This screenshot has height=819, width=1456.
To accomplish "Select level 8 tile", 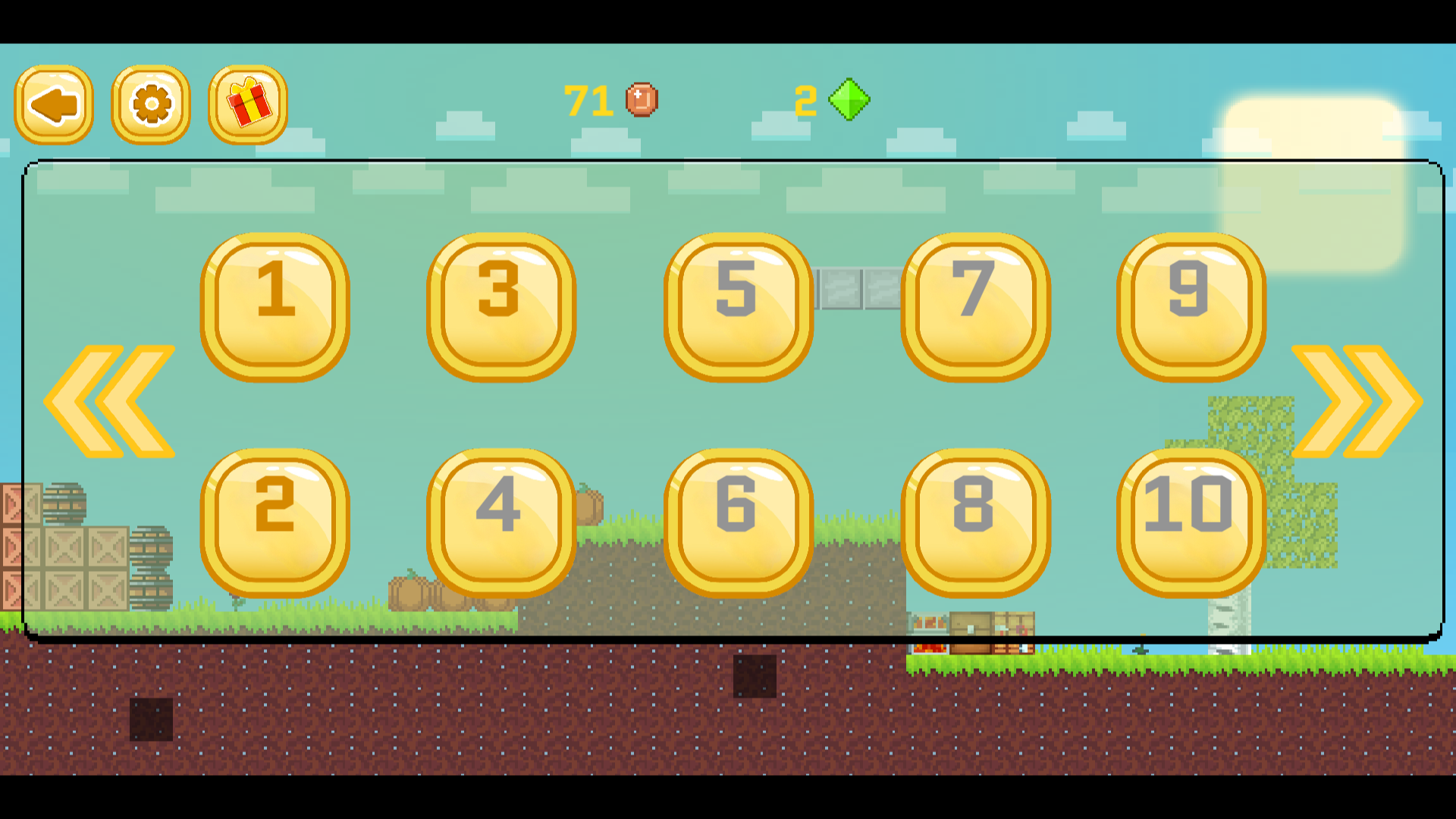I will [x=975, y=522].
